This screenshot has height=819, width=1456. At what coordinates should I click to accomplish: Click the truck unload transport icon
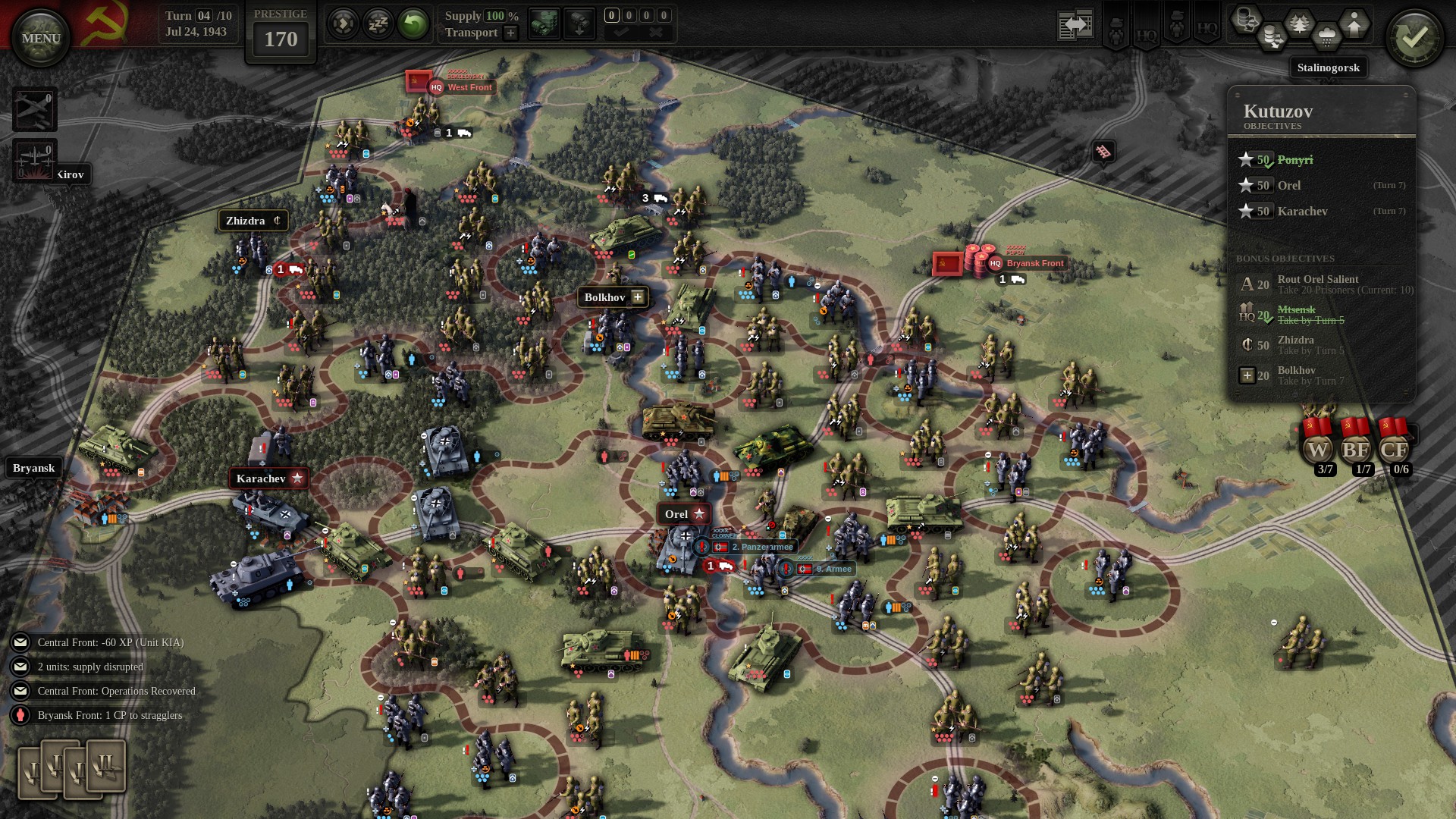pos(579,23)
